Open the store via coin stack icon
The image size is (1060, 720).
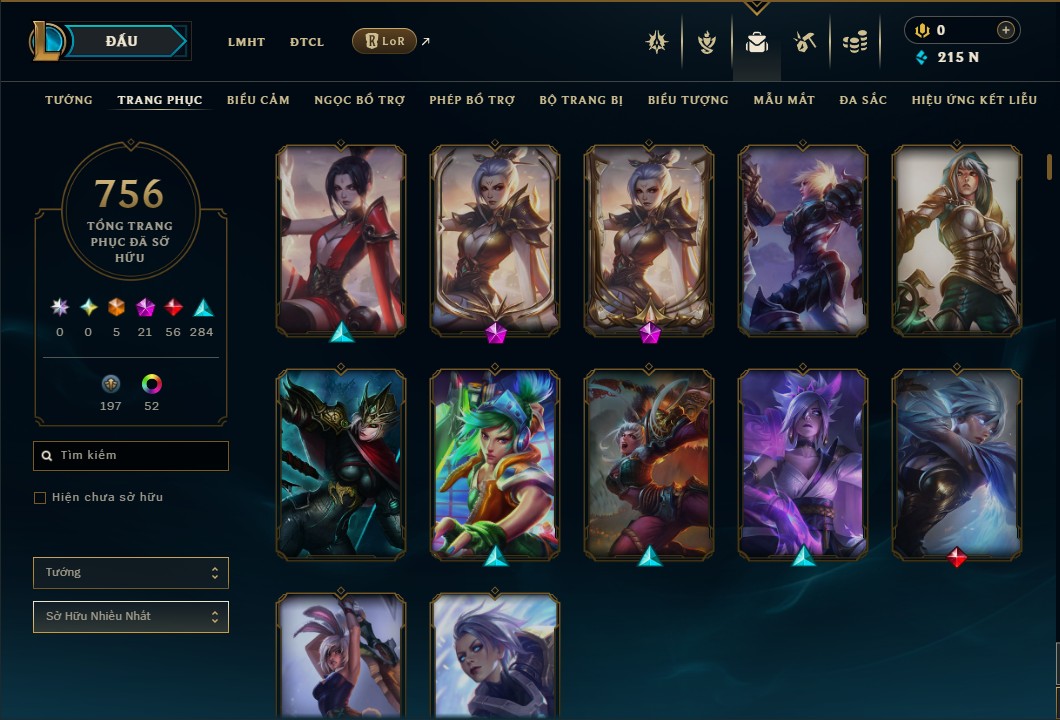pyautogui.click(x=854, y=42)
